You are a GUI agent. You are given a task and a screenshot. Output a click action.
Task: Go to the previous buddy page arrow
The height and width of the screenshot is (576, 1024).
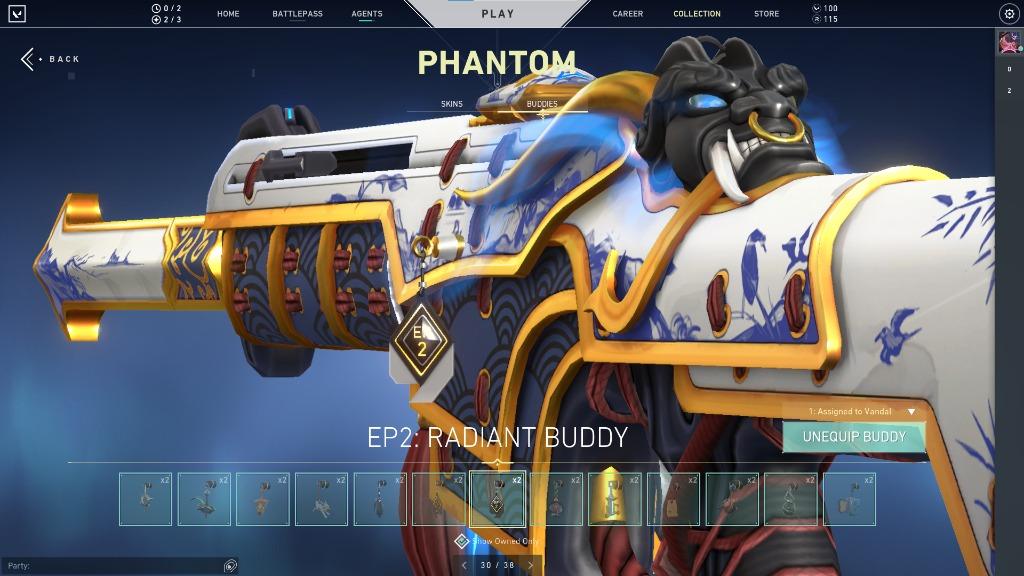[463, 565]
